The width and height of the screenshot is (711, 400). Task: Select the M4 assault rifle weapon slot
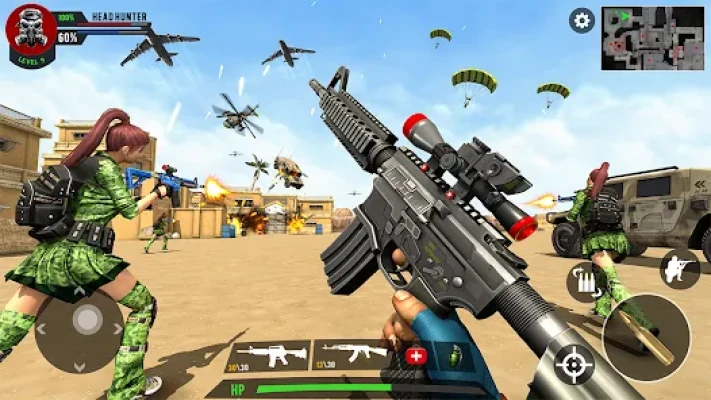click(268, 355)
